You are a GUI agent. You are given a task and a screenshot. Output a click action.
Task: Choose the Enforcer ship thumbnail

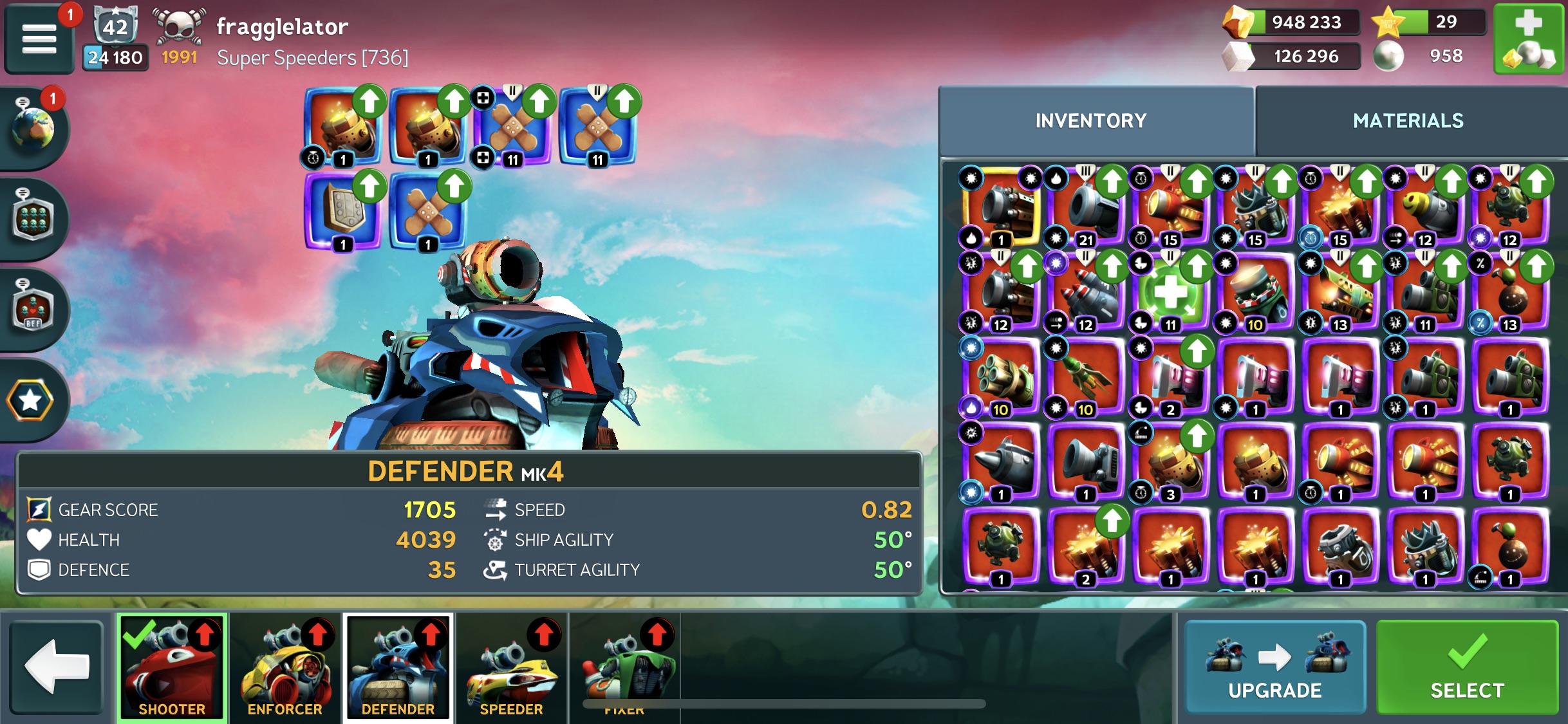285,667
